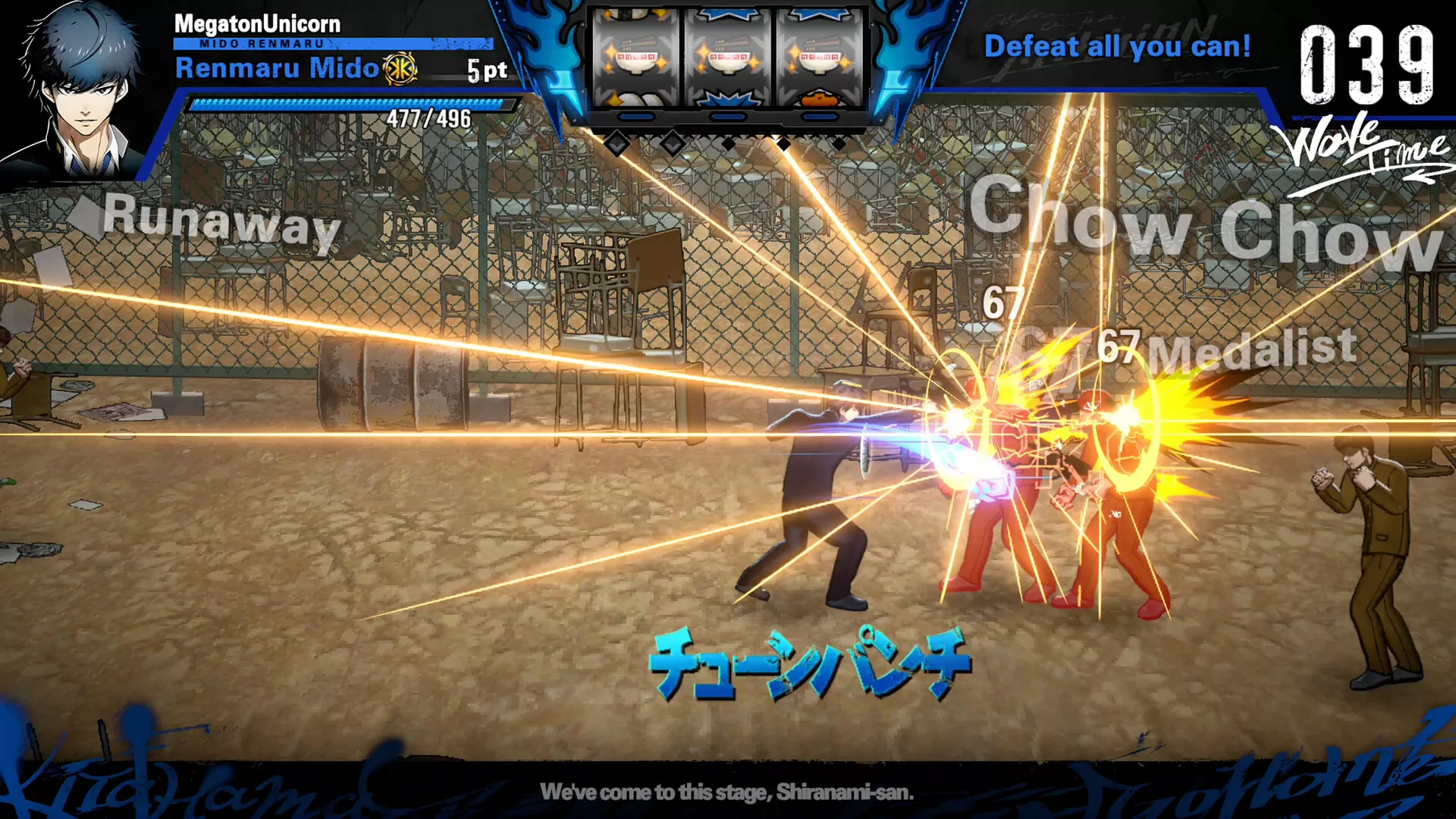Select the gold emblem beside Renmaru Mido

click(400, 70)
